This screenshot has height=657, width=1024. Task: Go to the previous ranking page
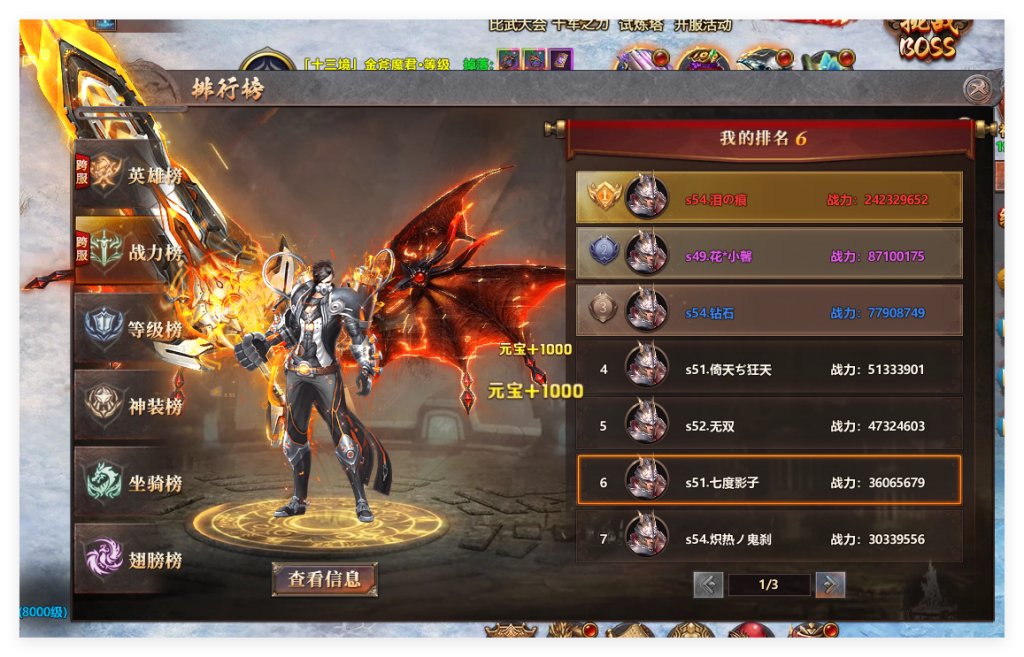(708, 585)
